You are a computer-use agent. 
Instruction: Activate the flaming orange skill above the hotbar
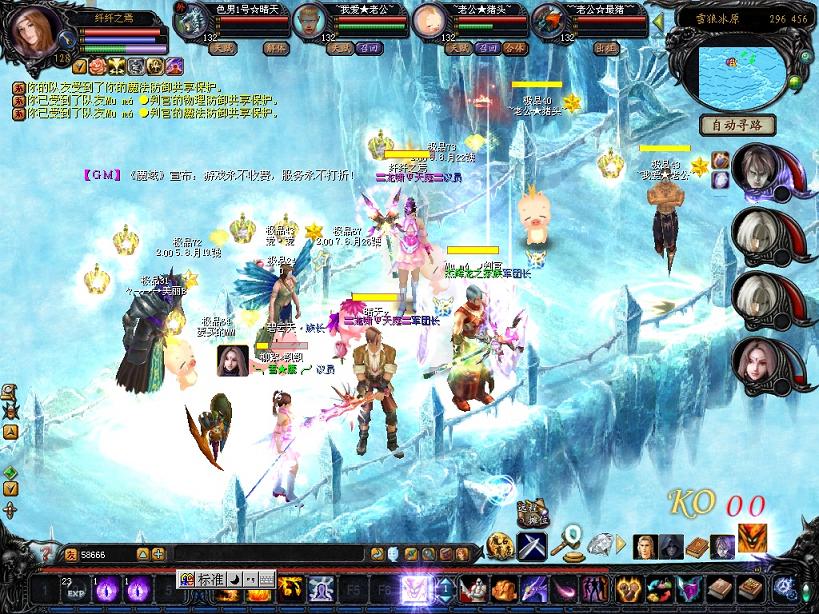tap(751, 537)
